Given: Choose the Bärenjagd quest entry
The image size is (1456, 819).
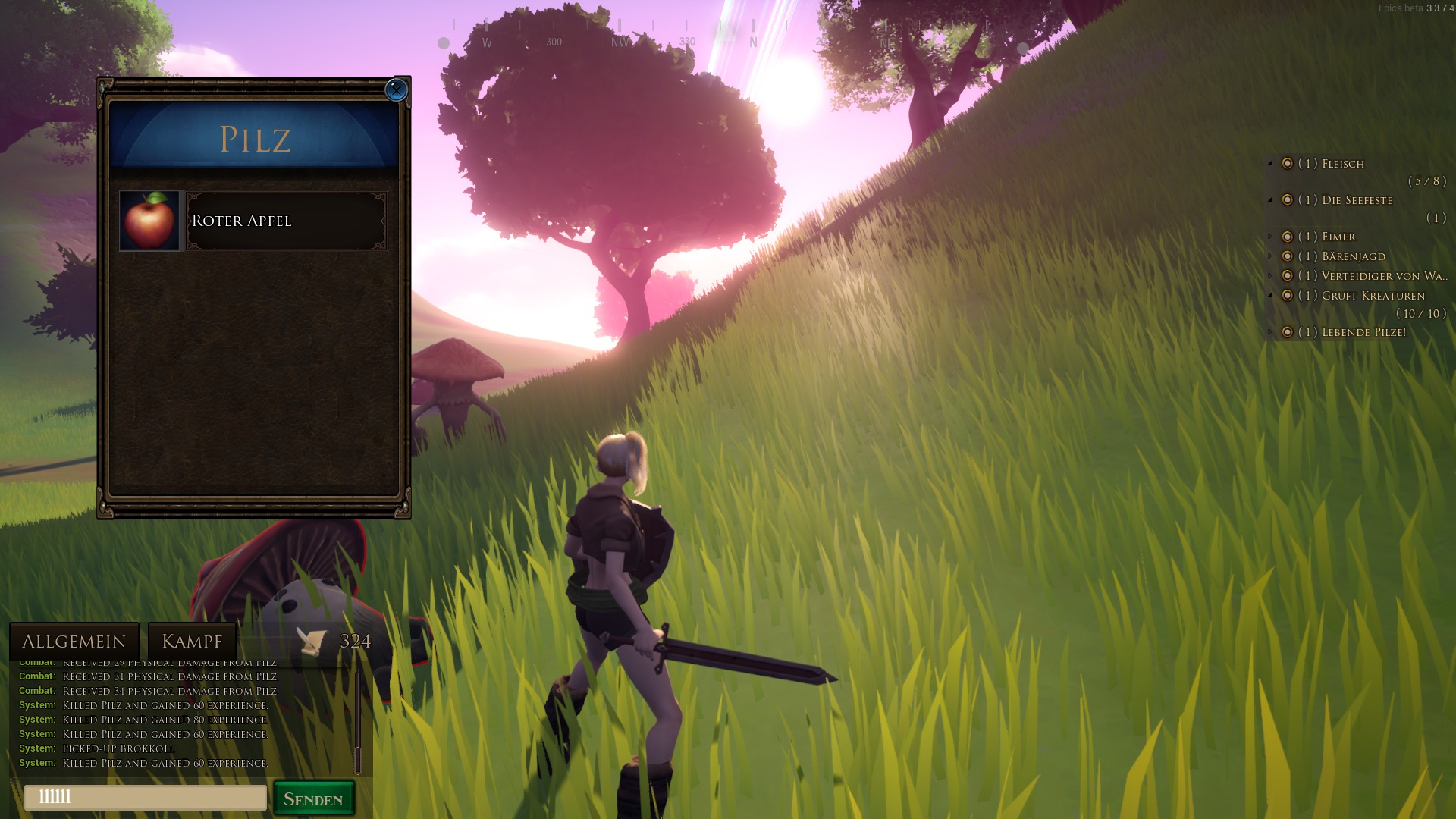Looking at the screenshot, I should pyautogui.click(x=1353, y=256).
